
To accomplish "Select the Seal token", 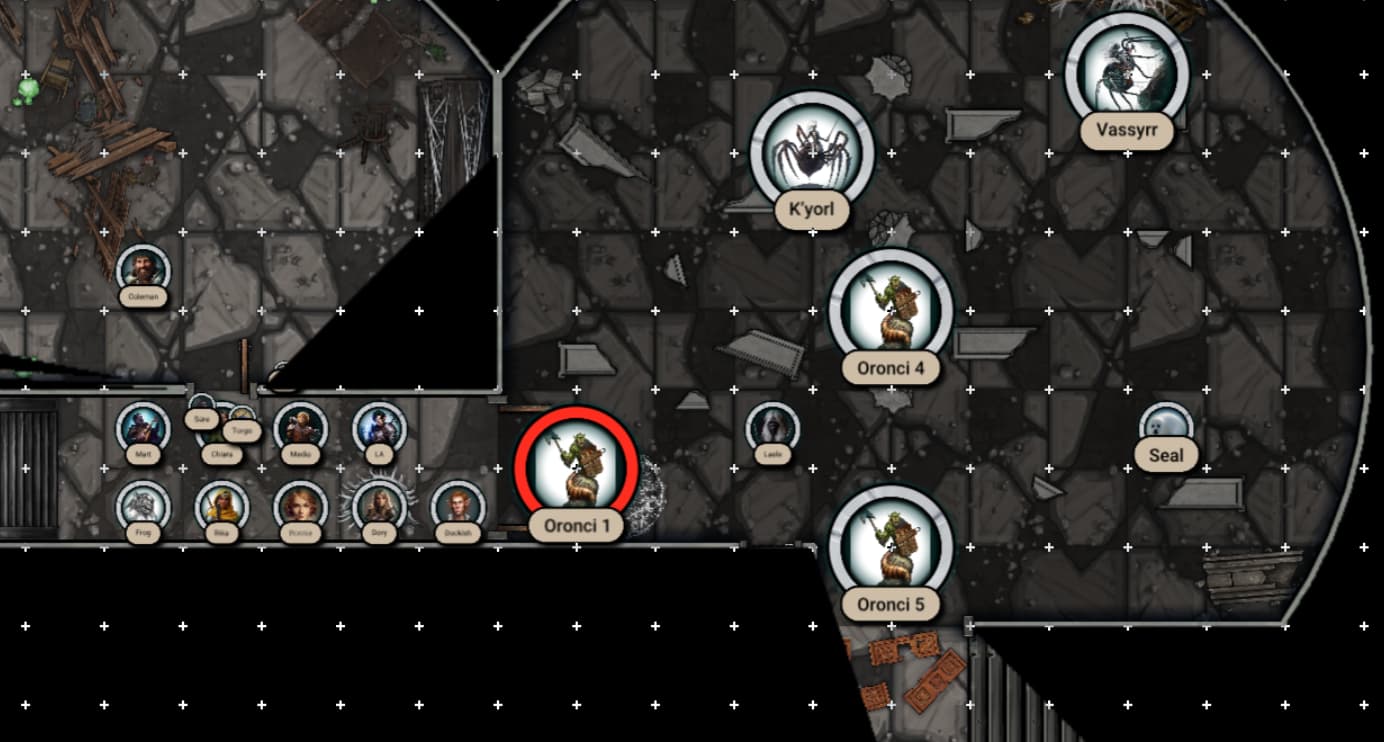I will [x=1165, y=425].
